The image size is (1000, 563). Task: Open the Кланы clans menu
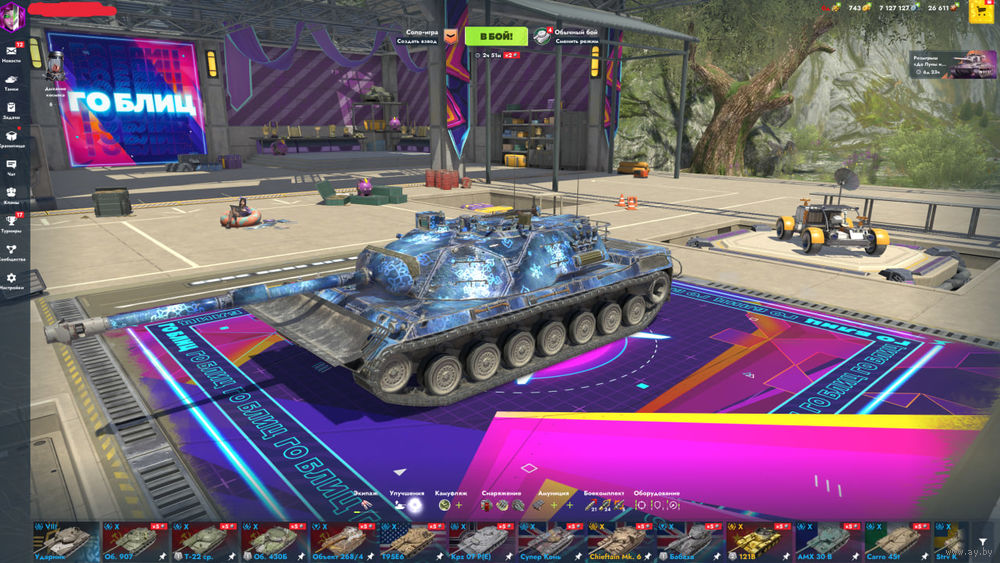12,195
